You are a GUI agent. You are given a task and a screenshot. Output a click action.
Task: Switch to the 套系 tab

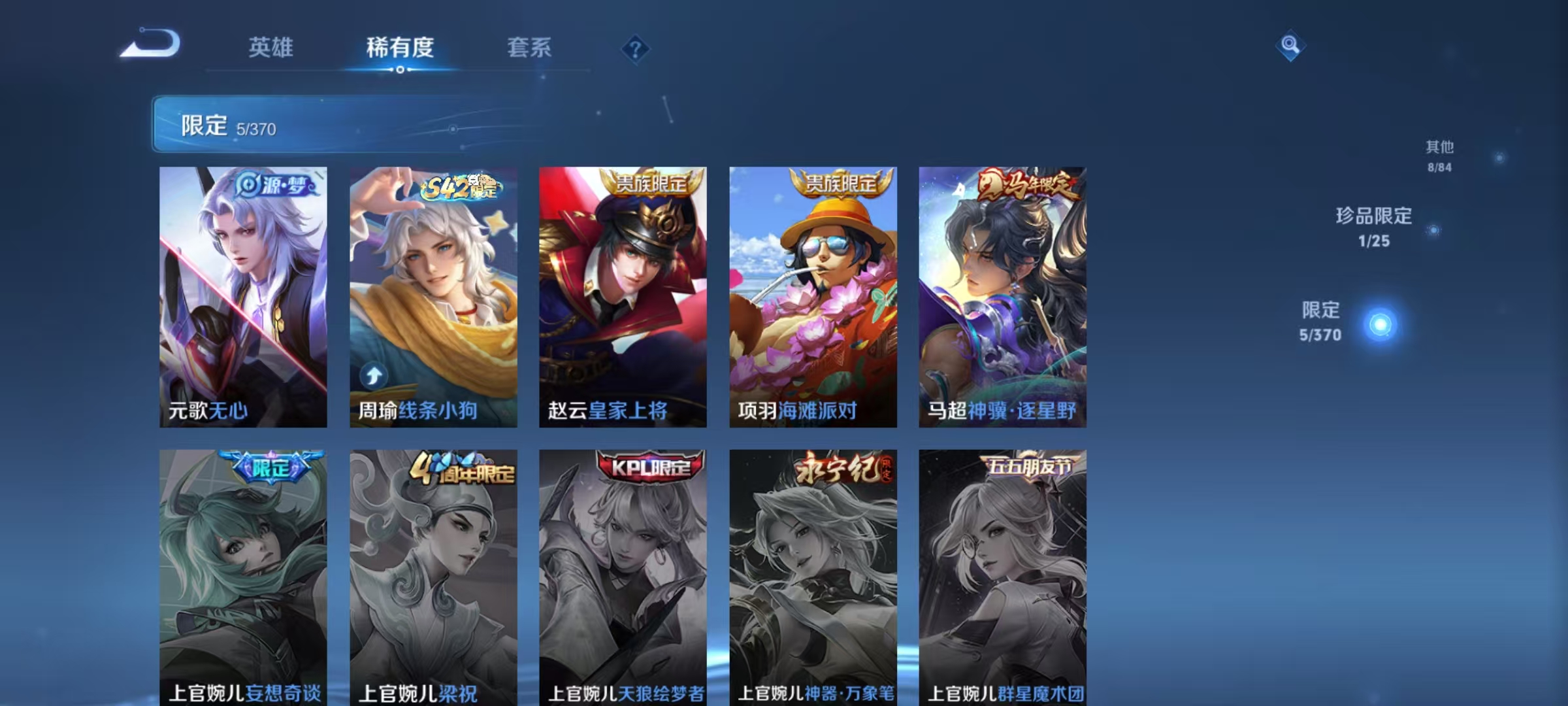click(x=529, y=48)
